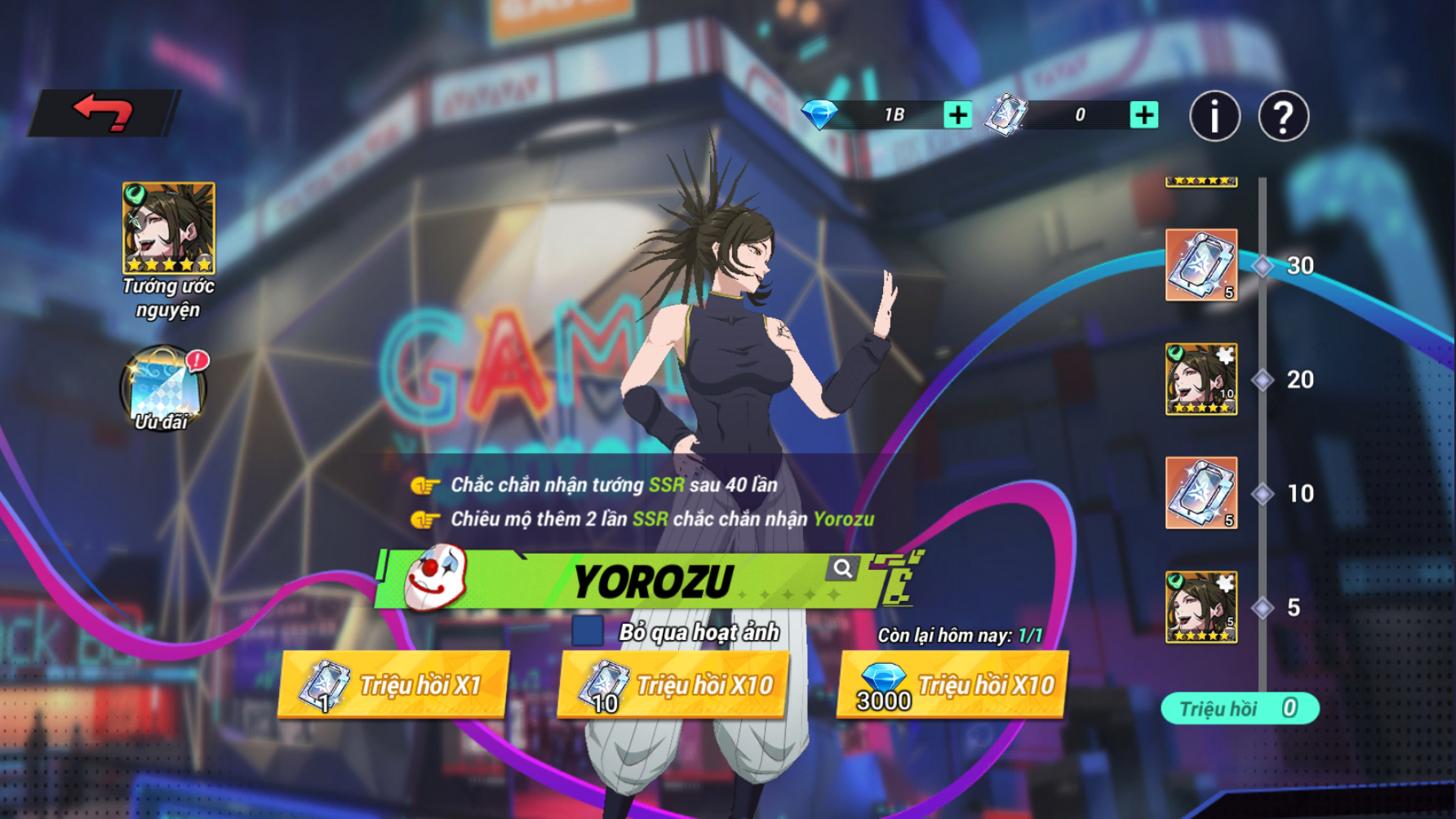The image size is (1456, 819).
Task: Select the 30-summon ticket reward
Action: [x=1201, y=265]
